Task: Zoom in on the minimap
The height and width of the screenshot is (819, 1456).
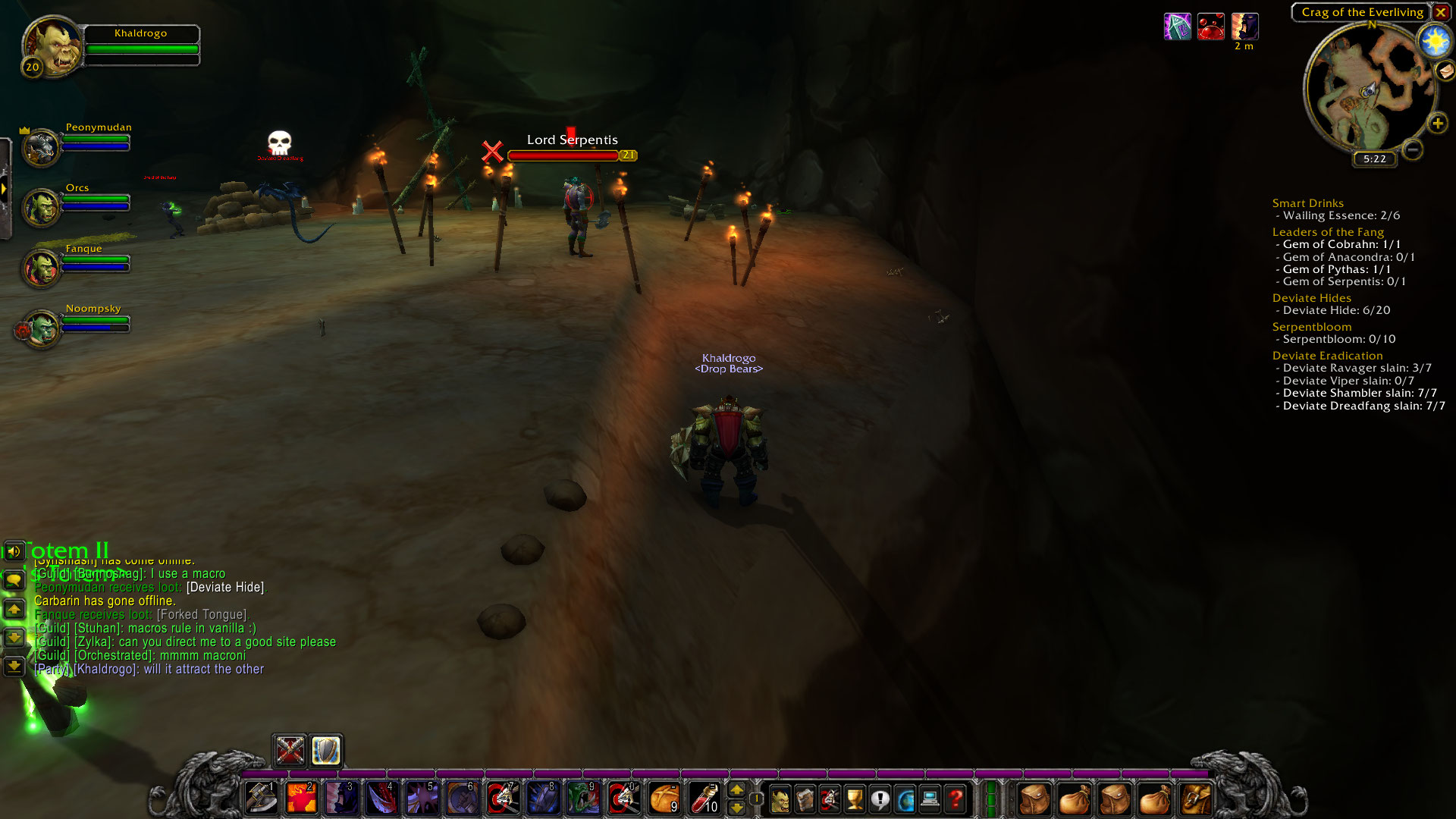Action: tap(1437, 123)
